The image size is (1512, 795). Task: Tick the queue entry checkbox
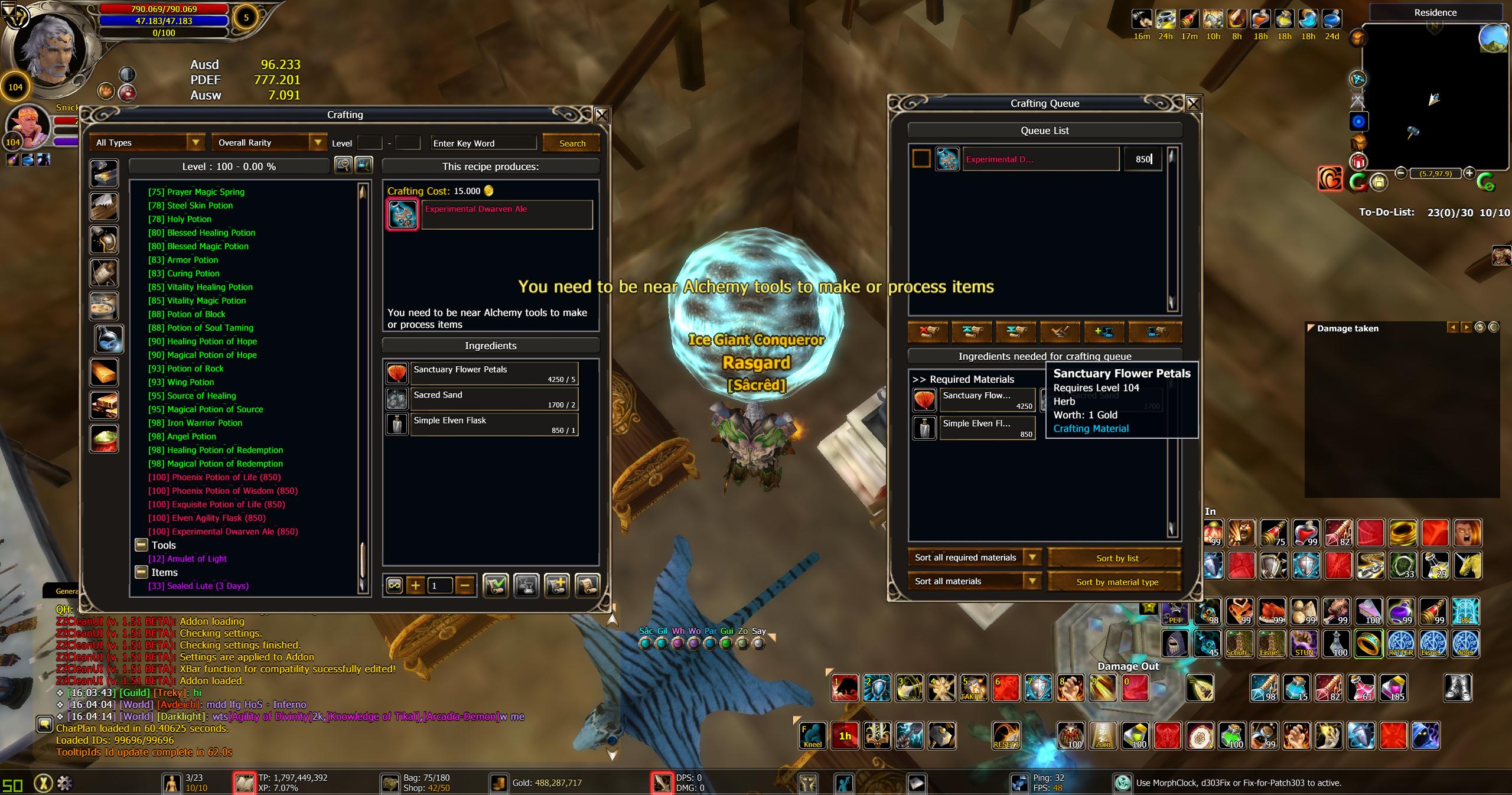point(921,159)
